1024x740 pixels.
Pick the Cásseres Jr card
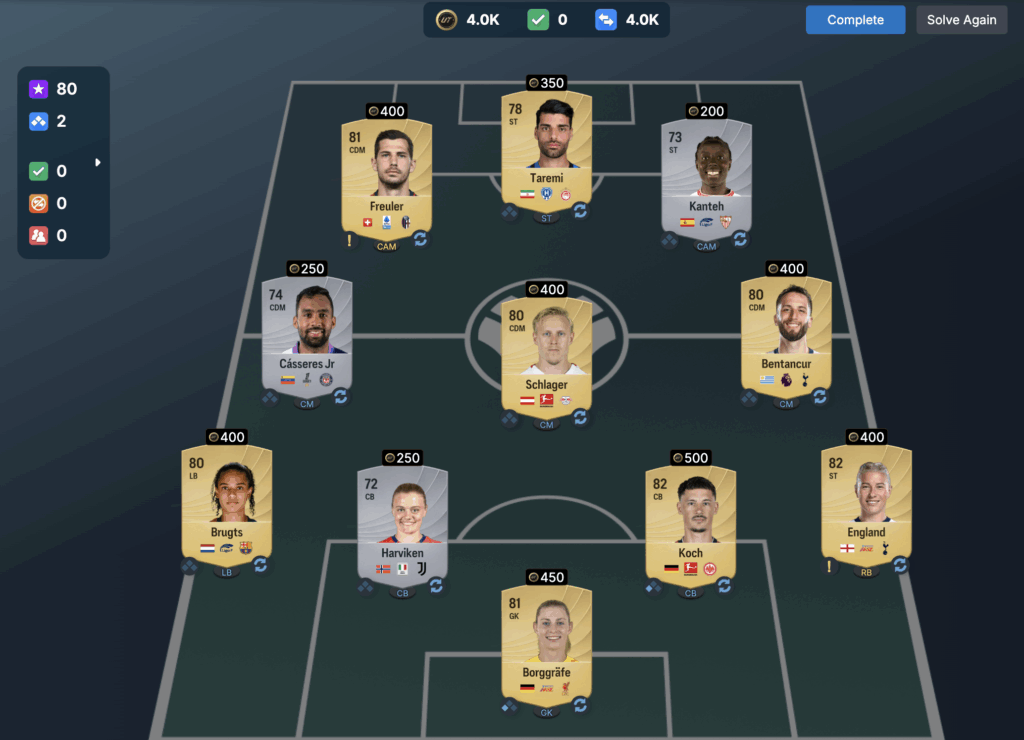coord(306,333)
